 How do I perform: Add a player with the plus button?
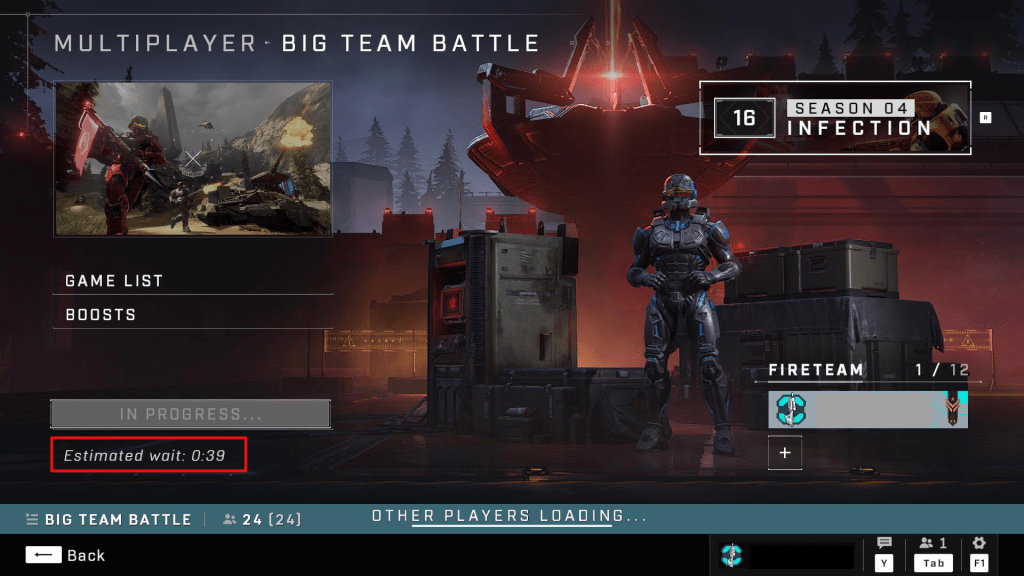point(785,454)
